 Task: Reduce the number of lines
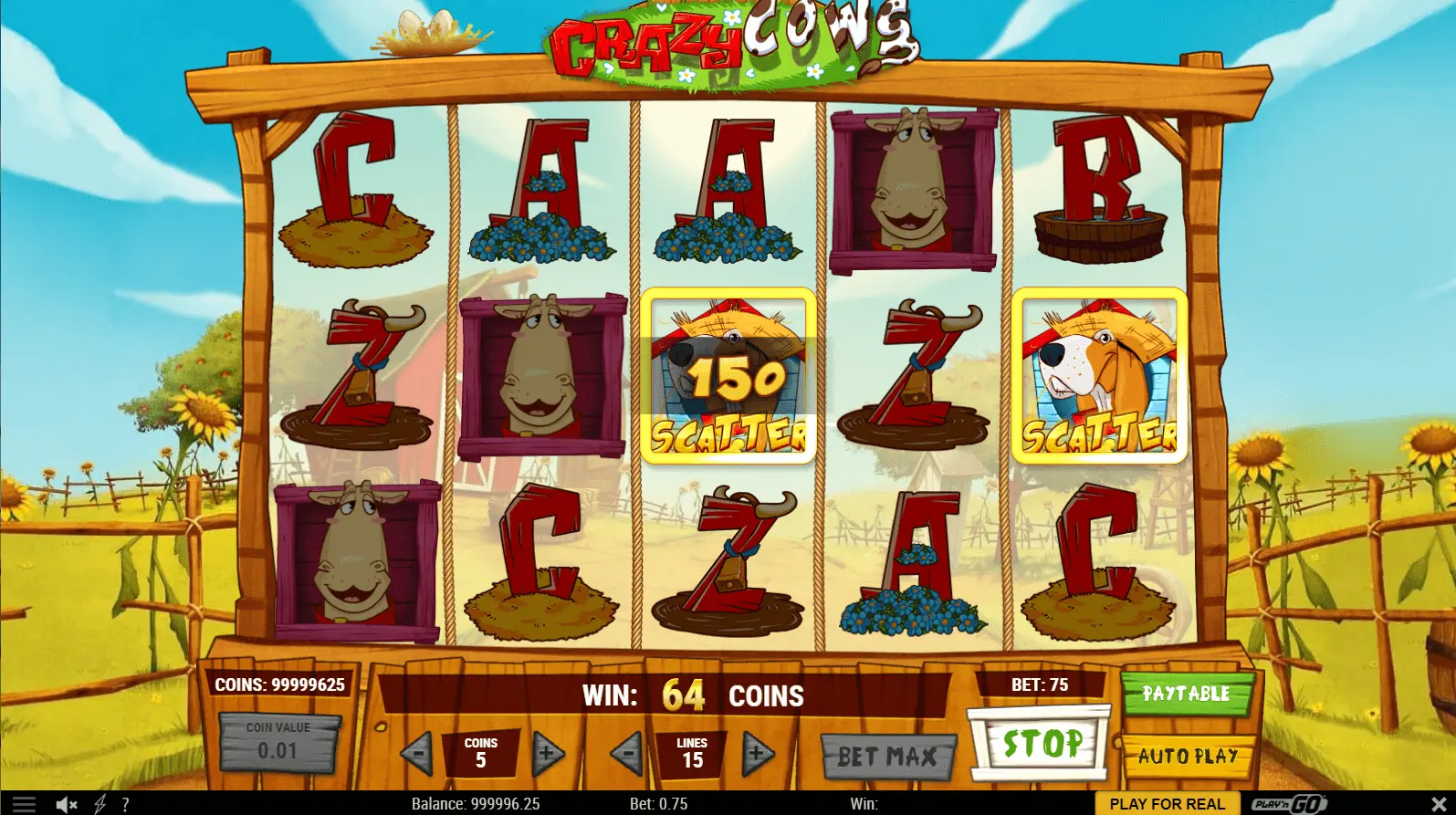627,754
